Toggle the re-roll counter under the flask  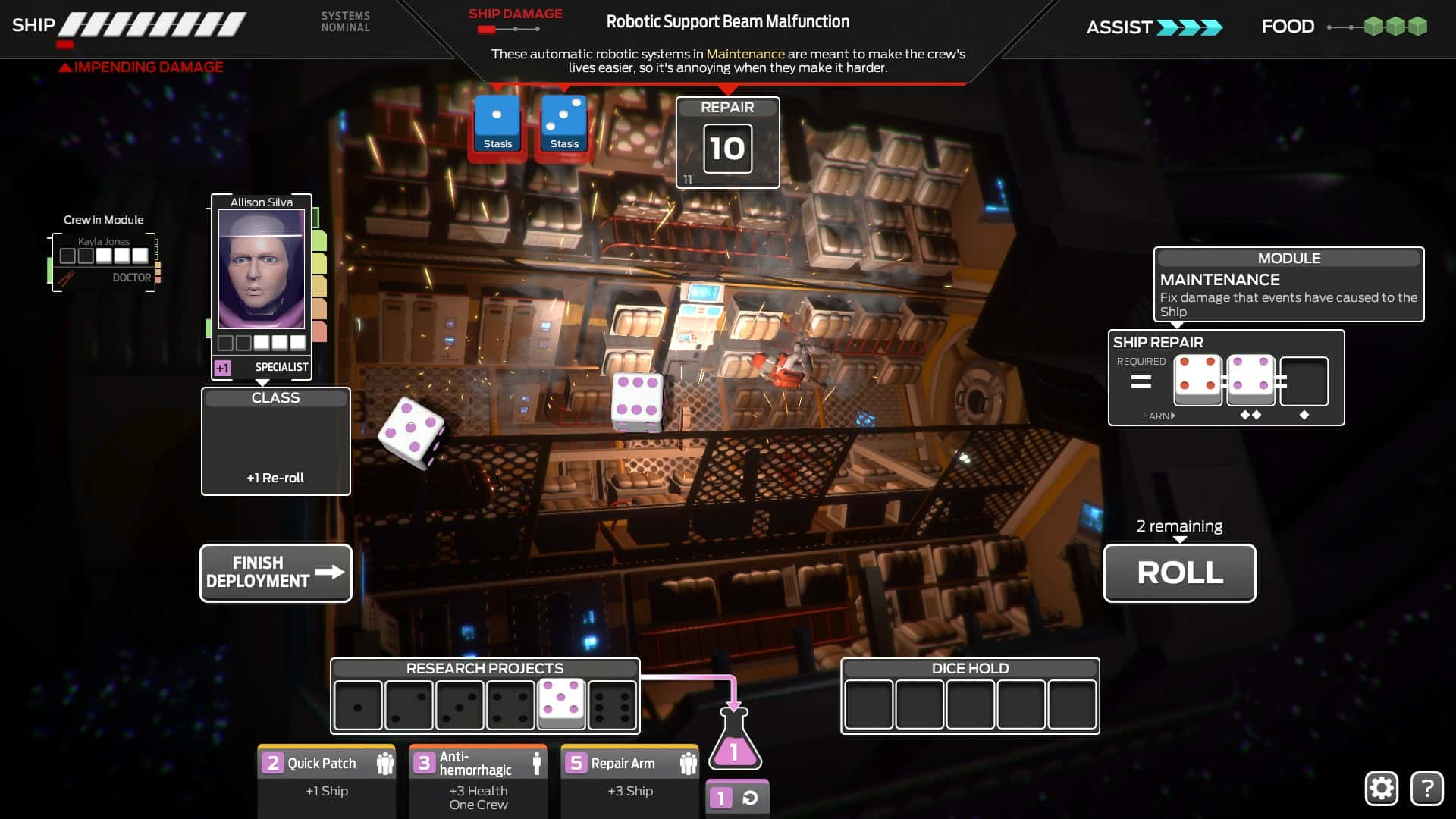(736, 797)
